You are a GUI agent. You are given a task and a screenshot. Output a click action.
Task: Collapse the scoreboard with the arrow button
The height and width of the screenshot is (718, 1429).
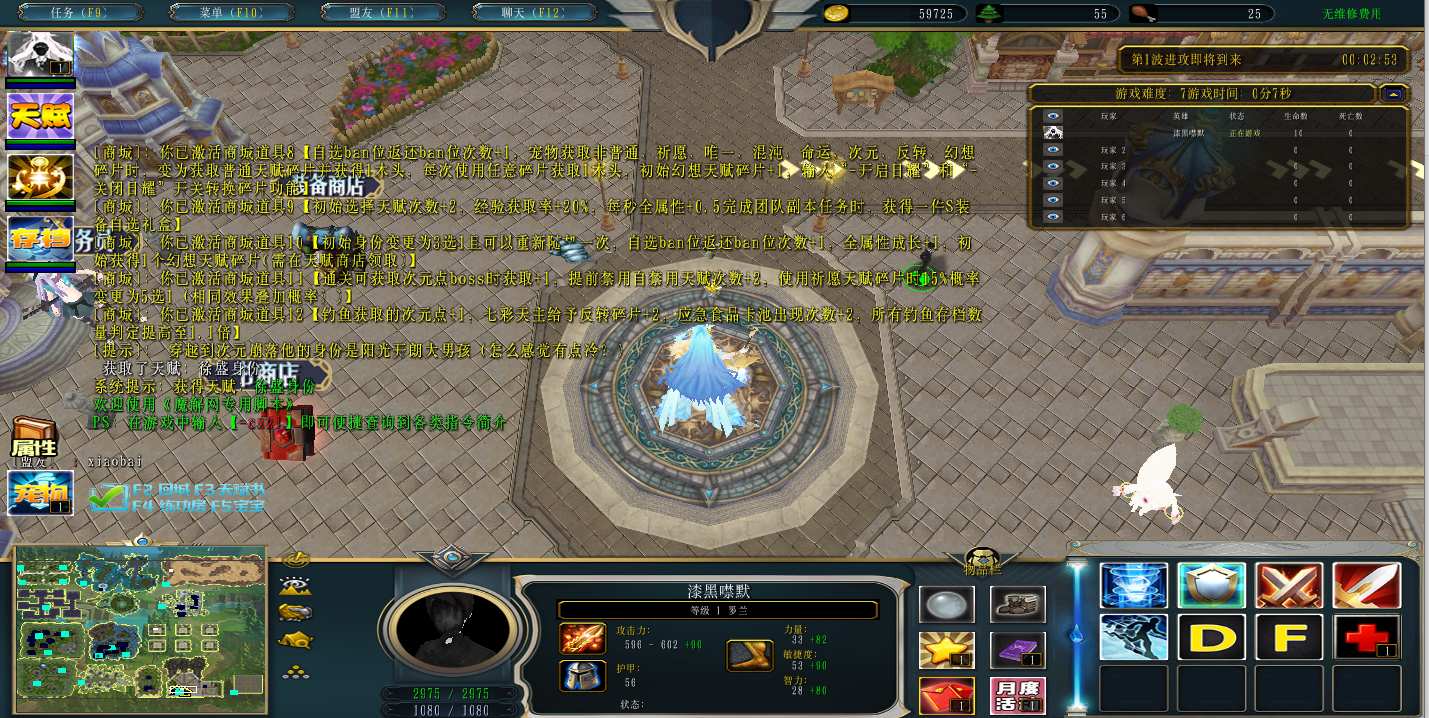coord(1394,93)
